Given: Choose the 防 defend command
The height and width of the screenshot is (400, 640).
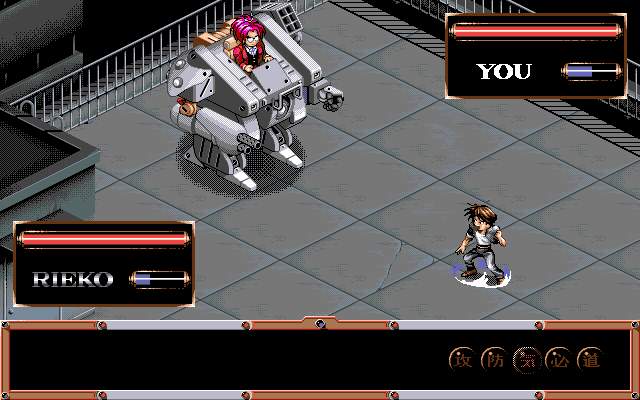Looking at the screenshot, I should pos(494,360).
